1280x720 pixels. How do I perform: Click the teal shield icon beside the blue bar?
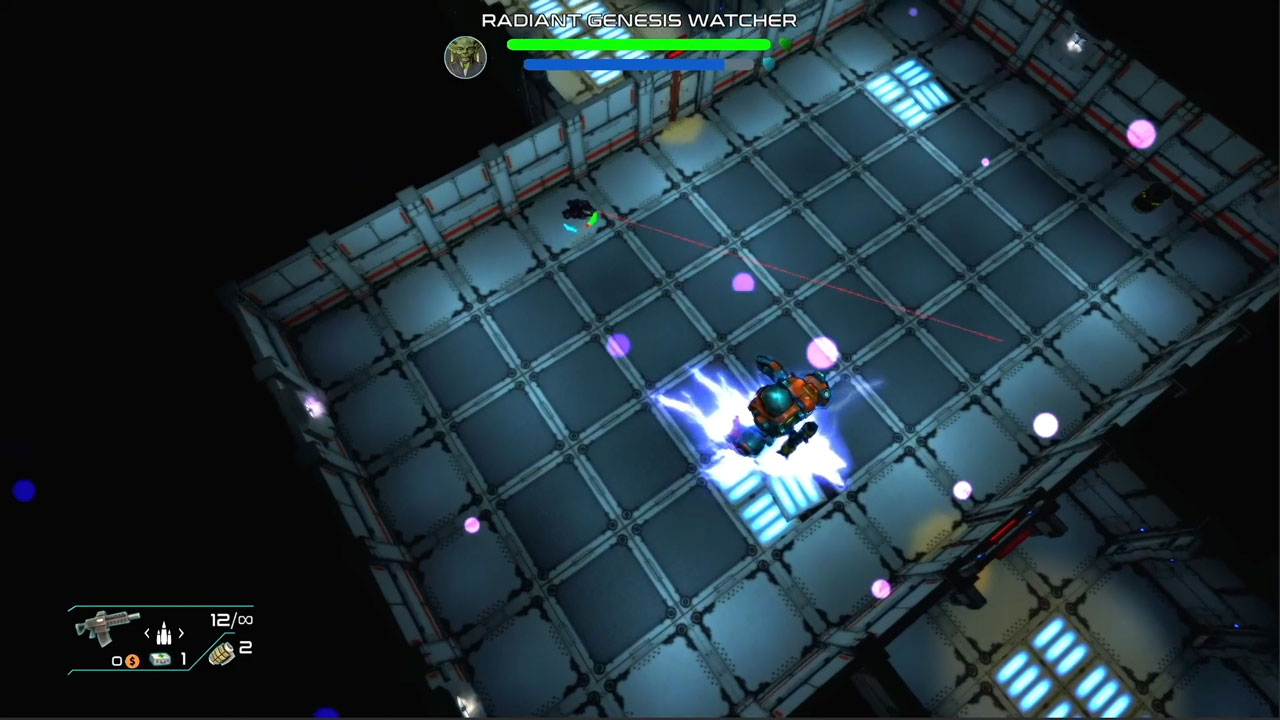[771, 64]
